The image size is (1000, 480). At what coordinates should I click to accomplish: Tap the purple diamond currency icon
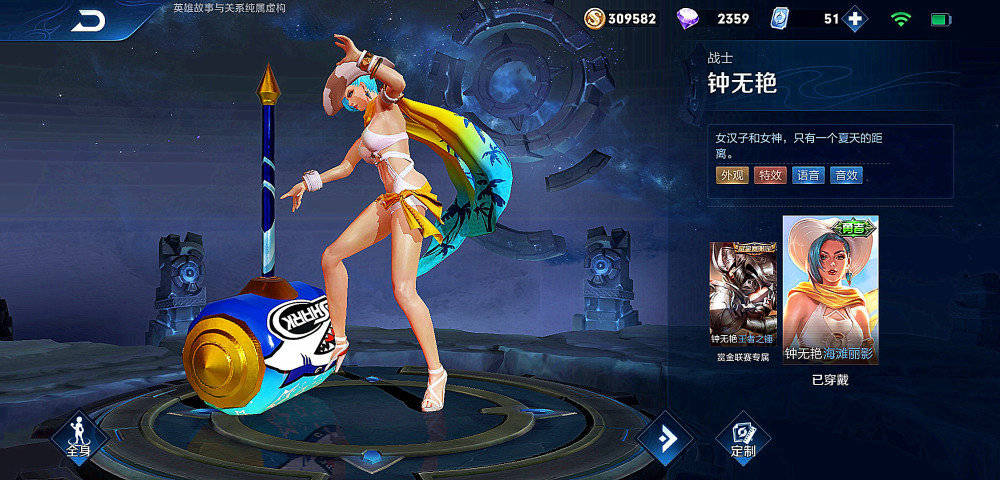point(690,19)
